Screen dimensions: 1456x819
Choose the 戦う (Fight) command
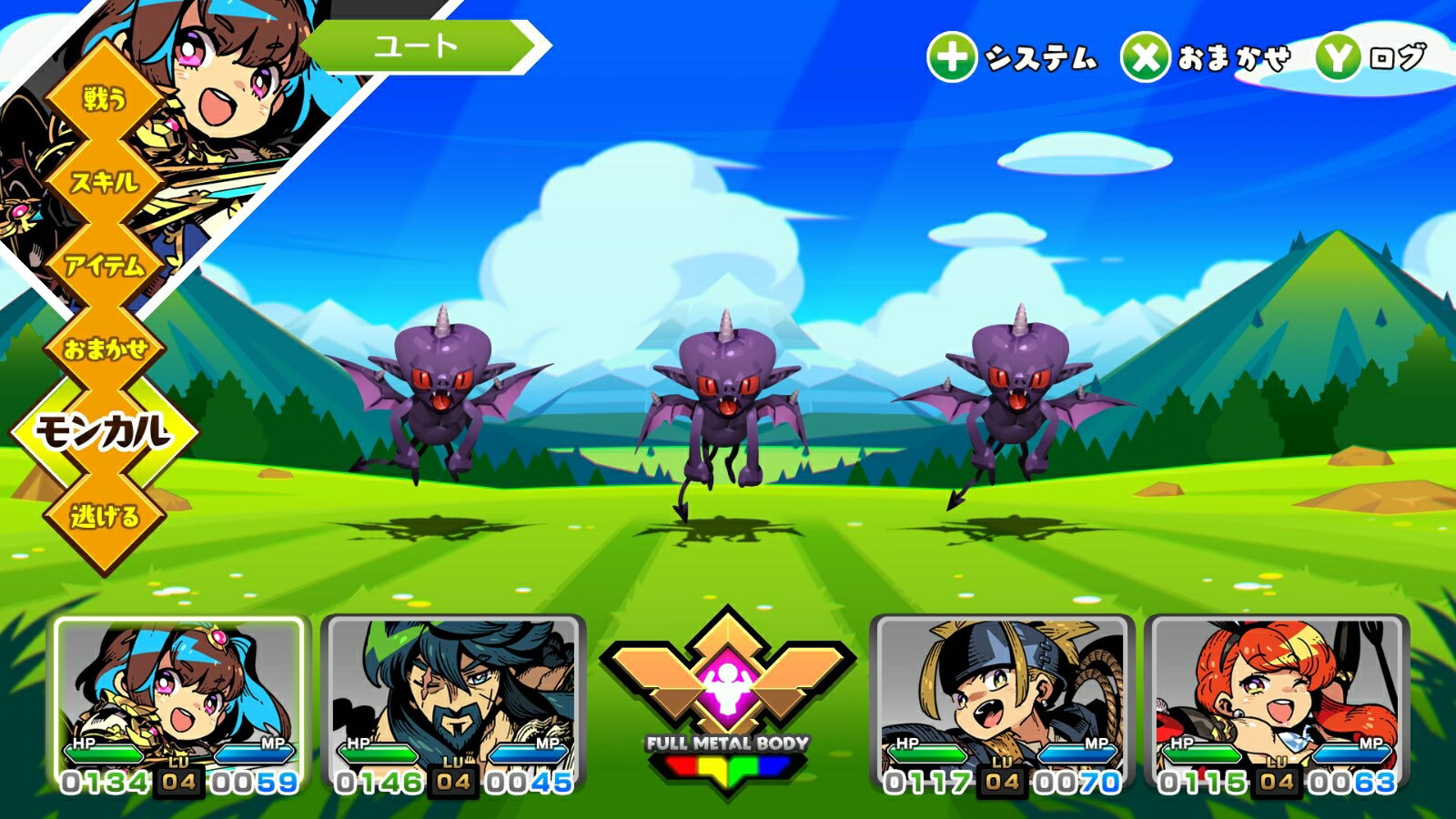104,97
